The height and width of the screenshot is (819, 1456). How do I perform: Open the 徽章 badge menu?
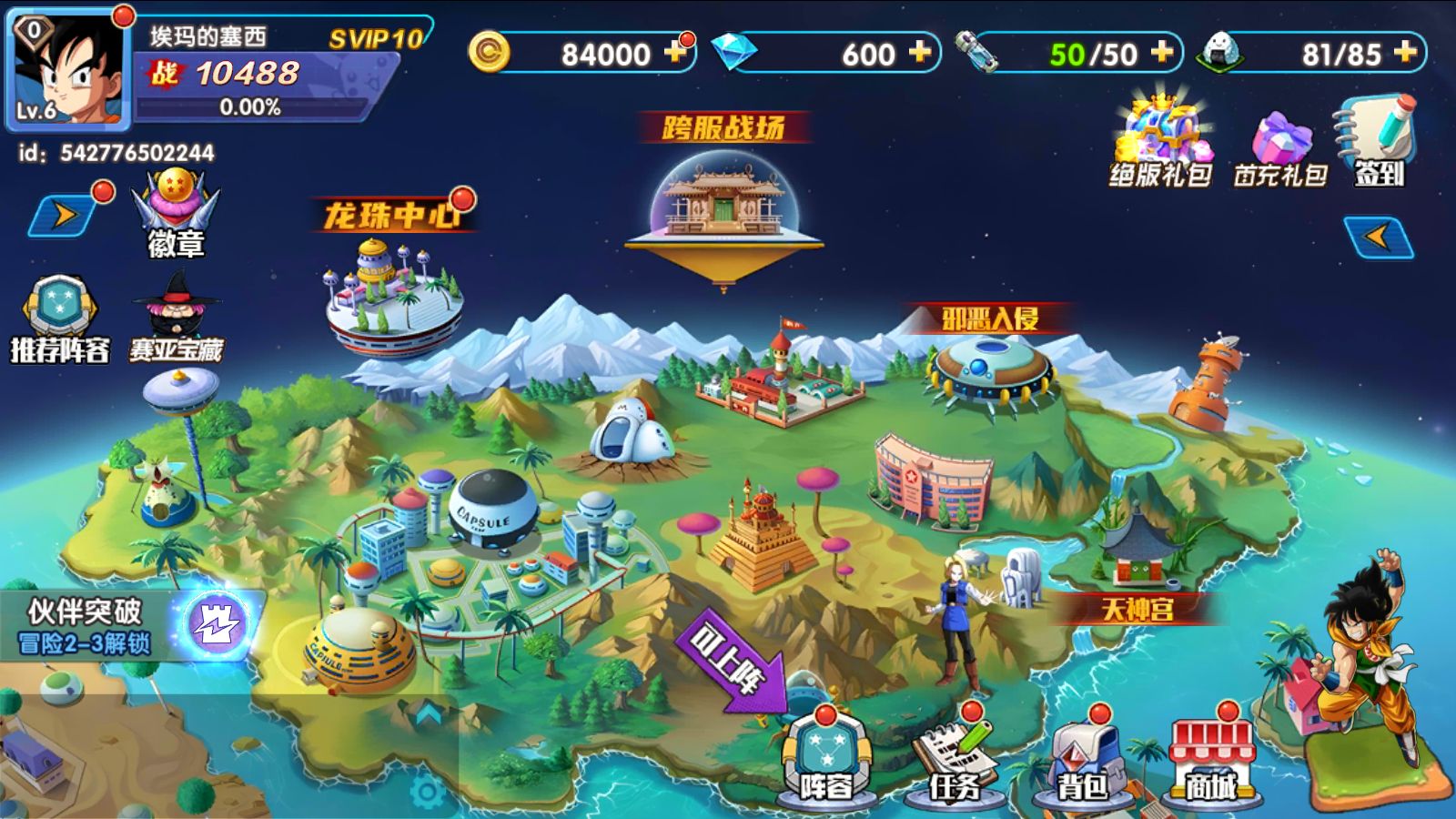click(x=176, y=214)
